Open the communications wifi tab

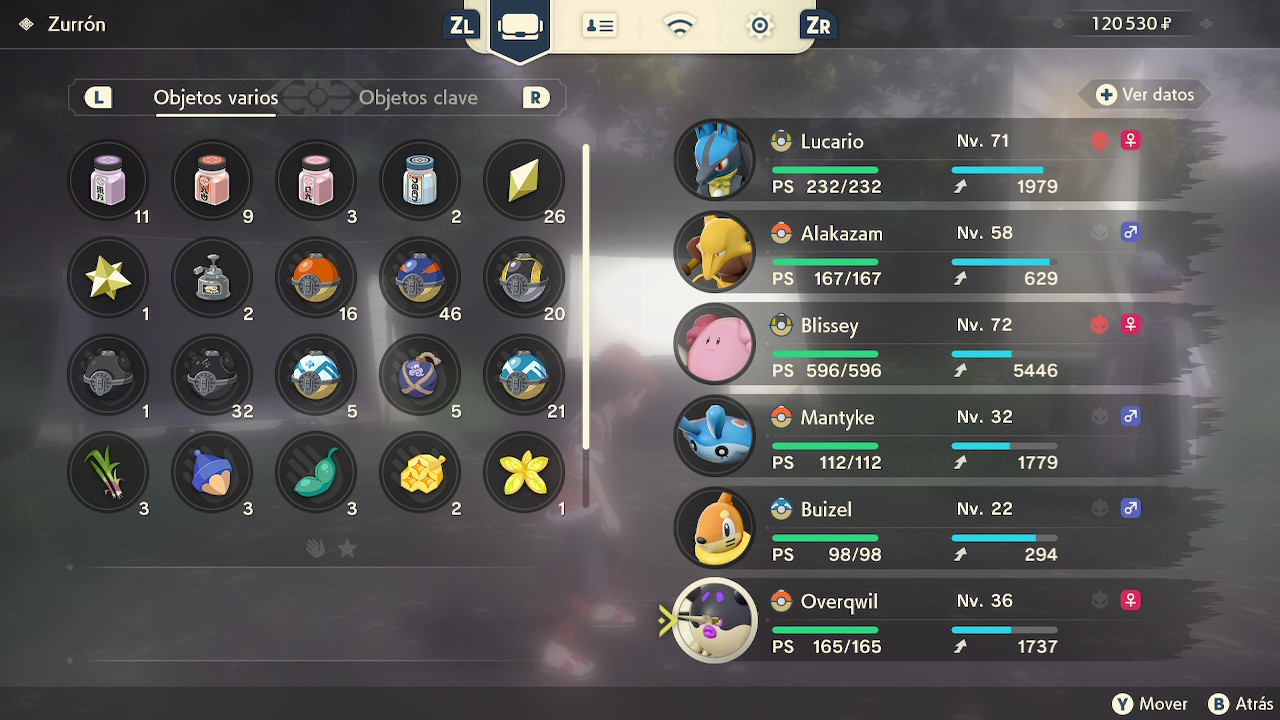pyautogui.click(x=680, y=26)
